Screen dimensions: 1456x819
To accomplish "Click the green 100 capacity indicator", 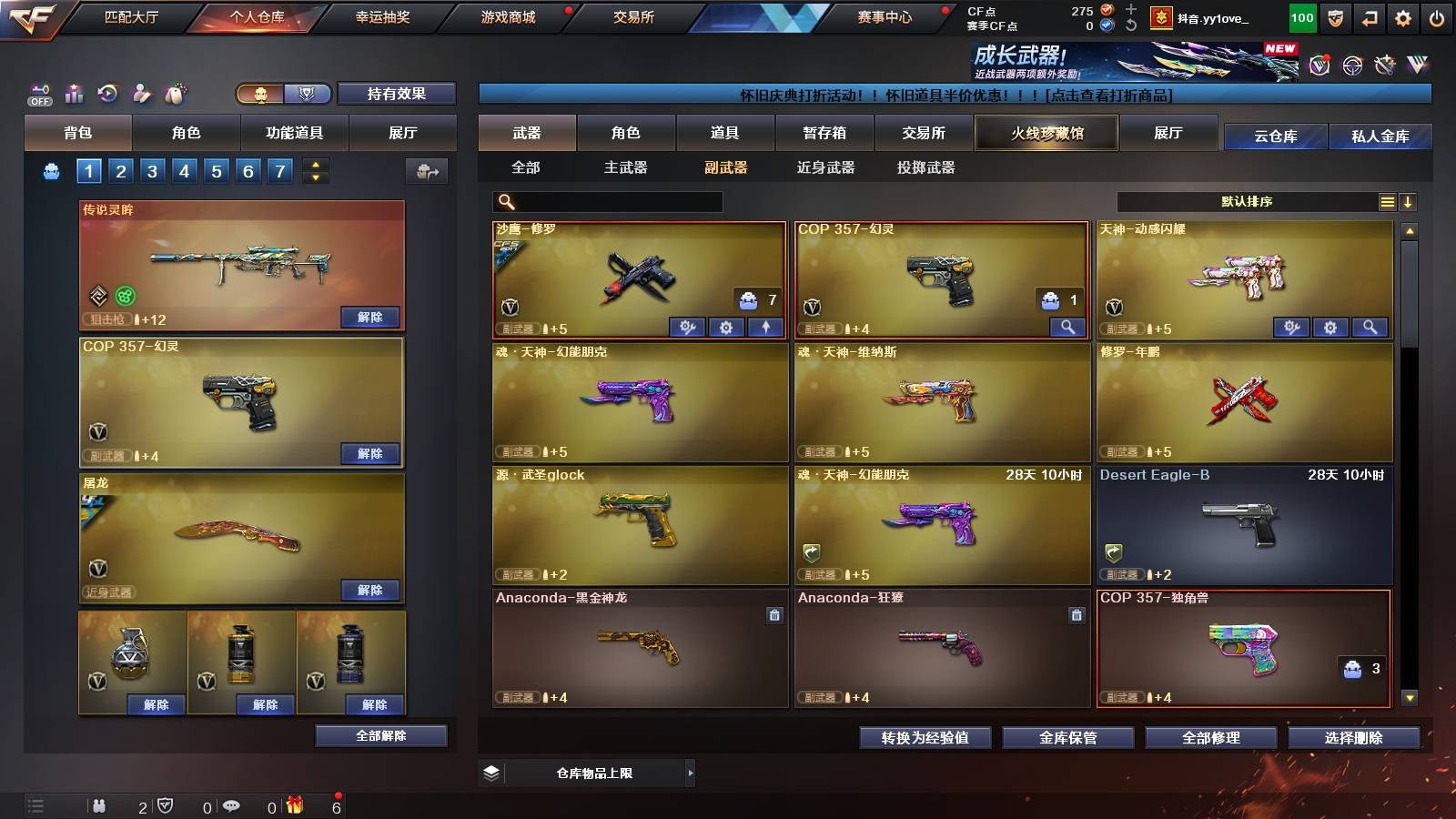I will click(x=1301, y=16).
